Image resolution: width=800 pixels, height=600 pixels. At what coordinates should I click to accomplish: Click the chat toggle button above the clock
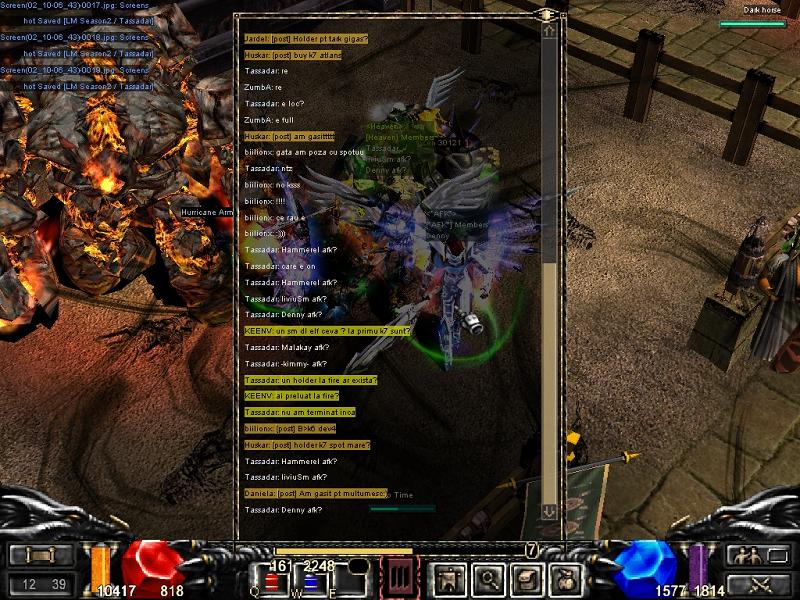tap(41, 555)
